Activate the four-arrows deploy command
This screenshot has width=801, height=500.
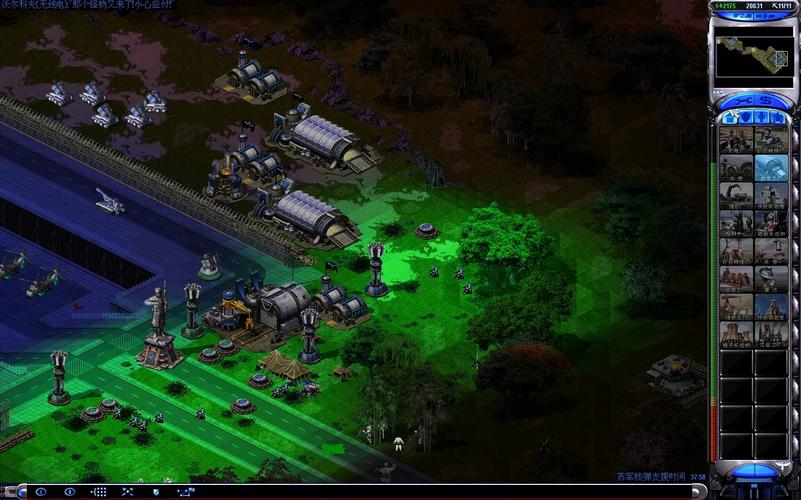point(128,492)
